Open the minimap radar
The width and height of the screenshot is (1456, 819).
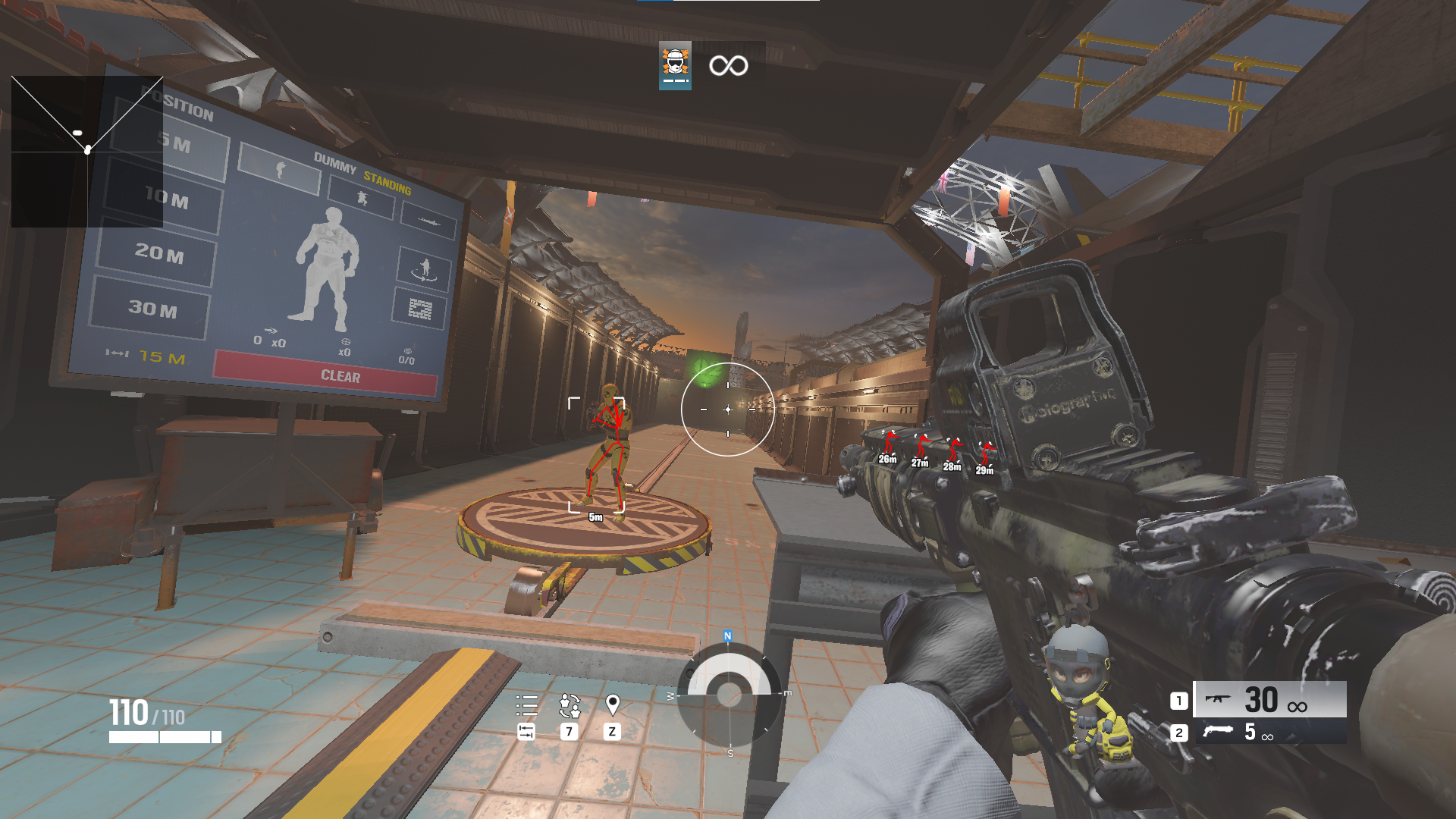87,151
